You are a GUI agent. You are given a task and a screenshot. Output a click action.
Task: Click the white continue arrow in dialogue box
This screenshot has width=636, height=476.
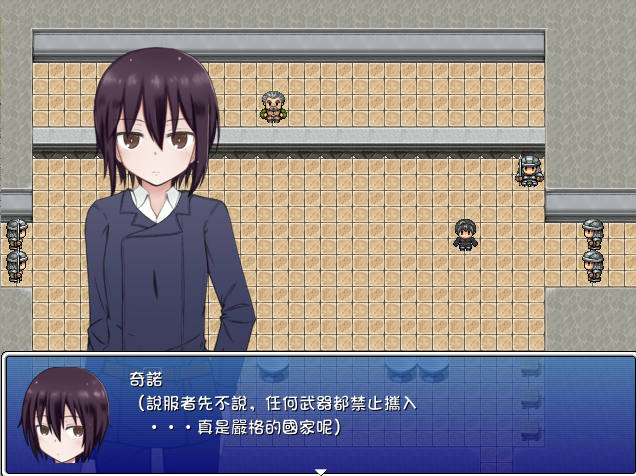click(x=320, y=470)
